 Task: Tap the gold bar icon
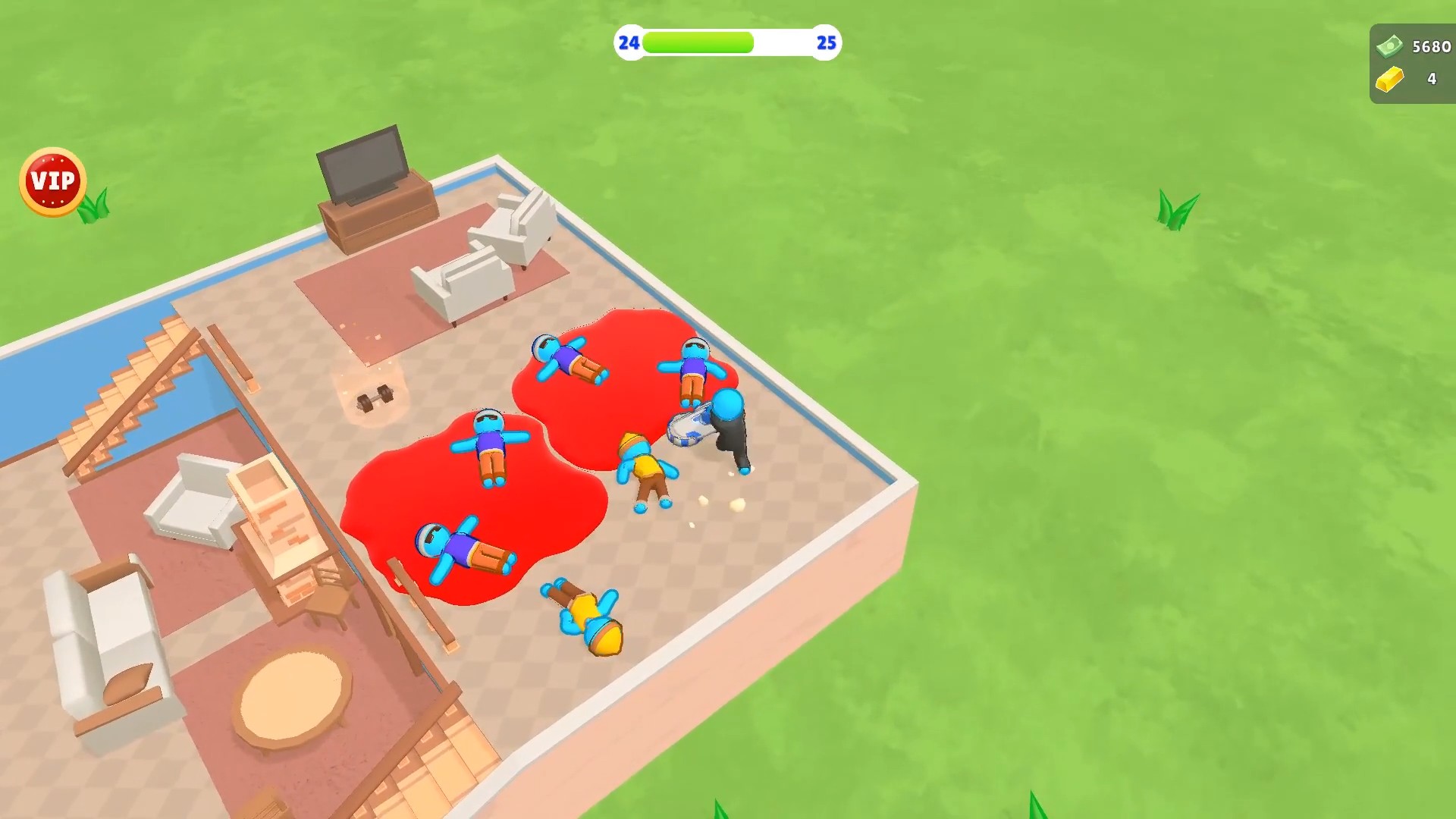1389,79
